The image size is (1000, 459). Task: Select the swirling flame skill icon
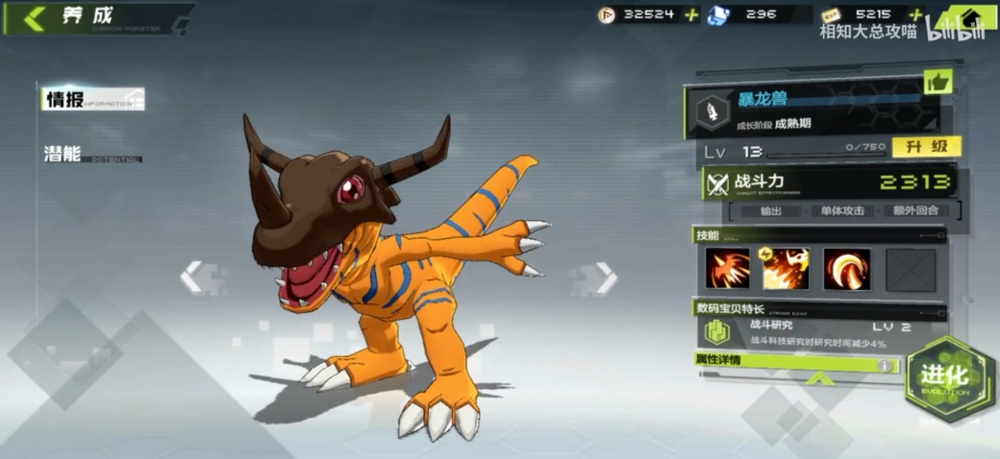tap(847, 269)
